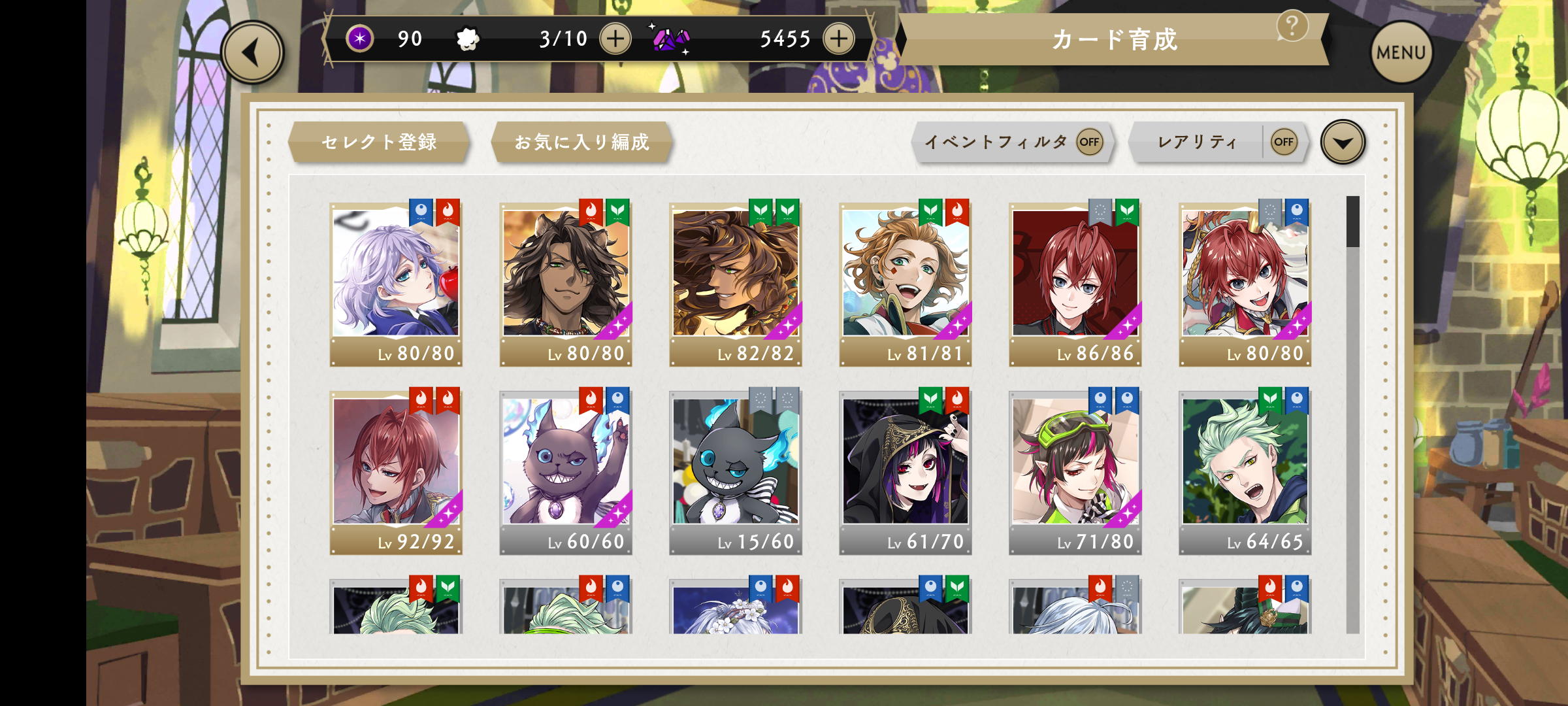The width and height of the screenshot is (1568, 706).
Task: Choose the Lv 64/65 green-haired card
Action: coord(1245,471)
